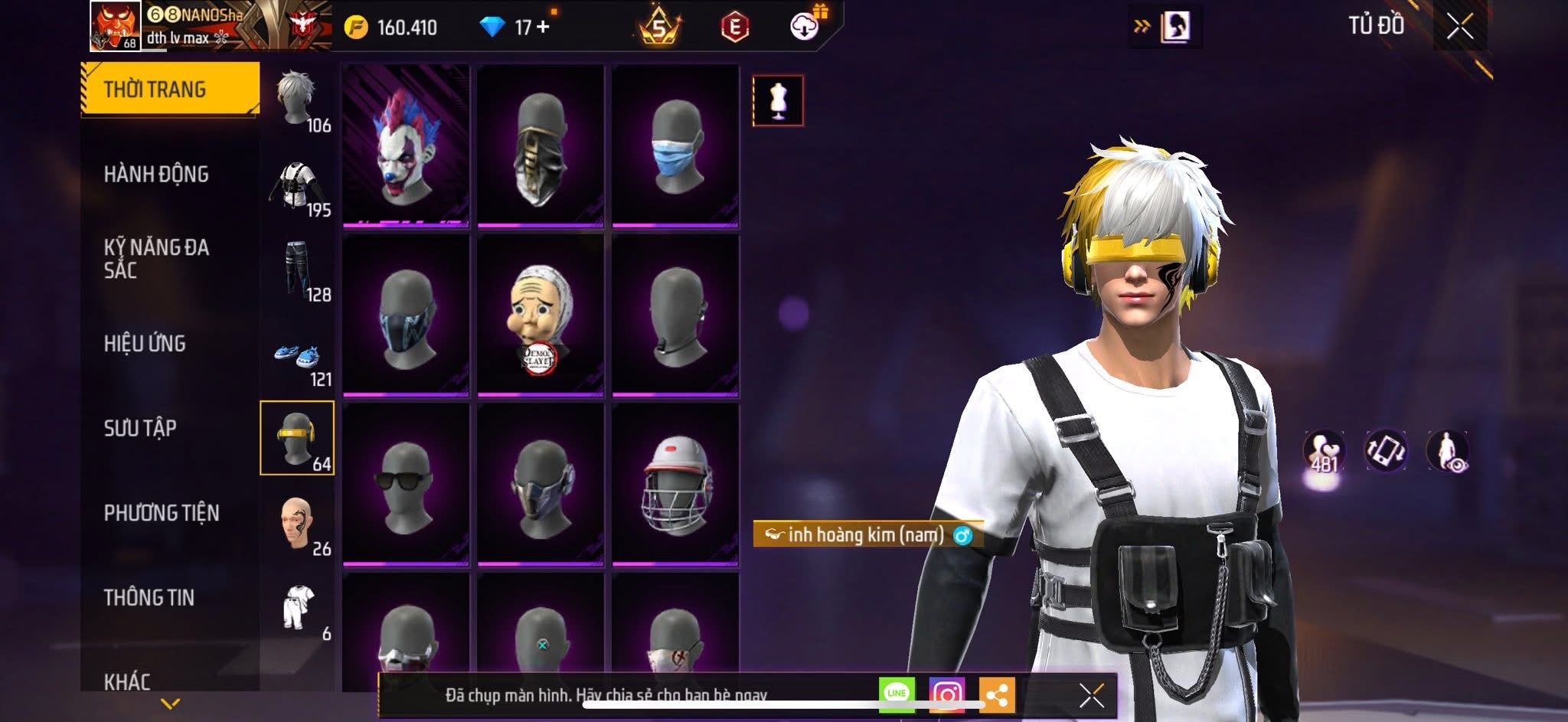Choose the hair category with 106 items
1568x722 pixels.
tap(299, 100)
